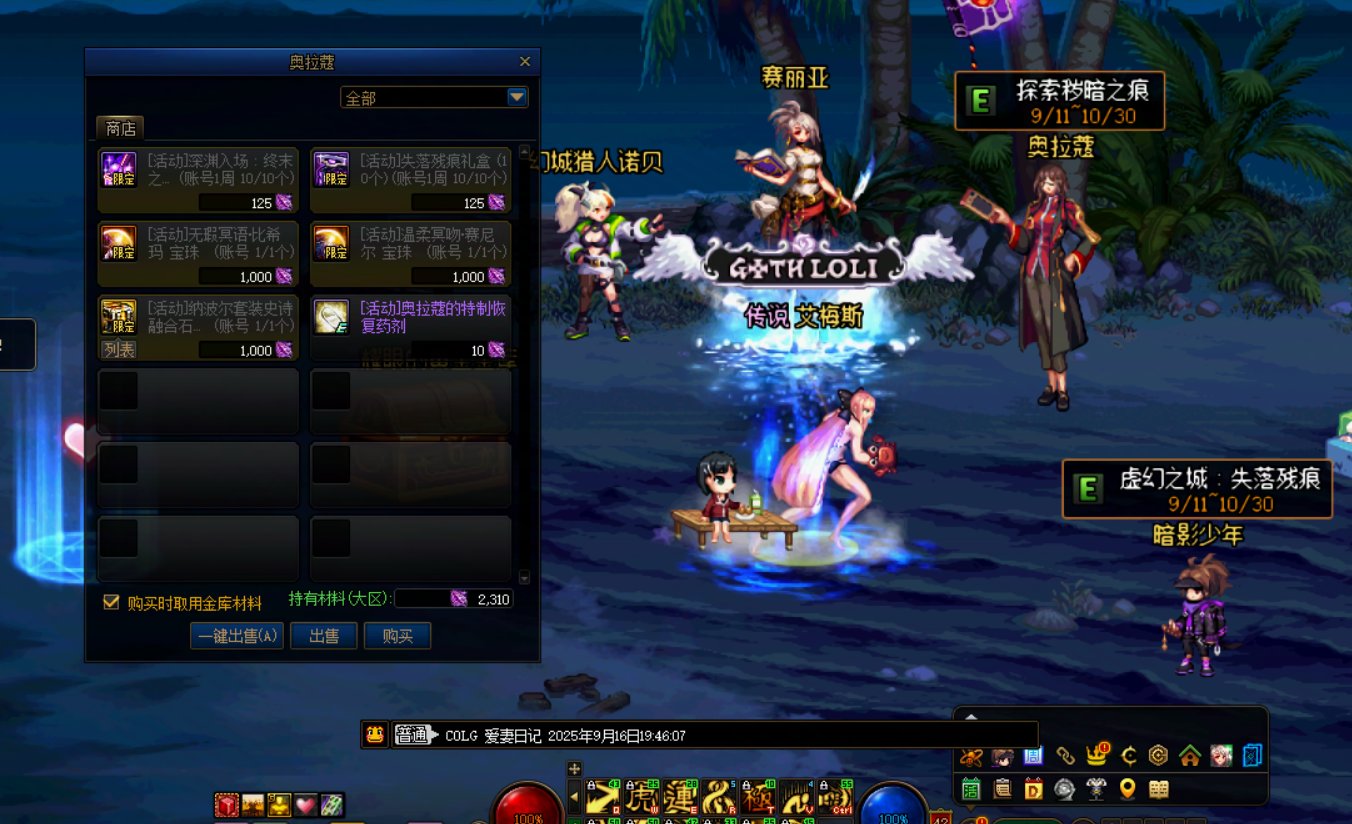Open the 虚幻之城:失落残痕 event tracker
Image resolution: width=1352 pixels, height=824 pixels.
coord(1197,488)
